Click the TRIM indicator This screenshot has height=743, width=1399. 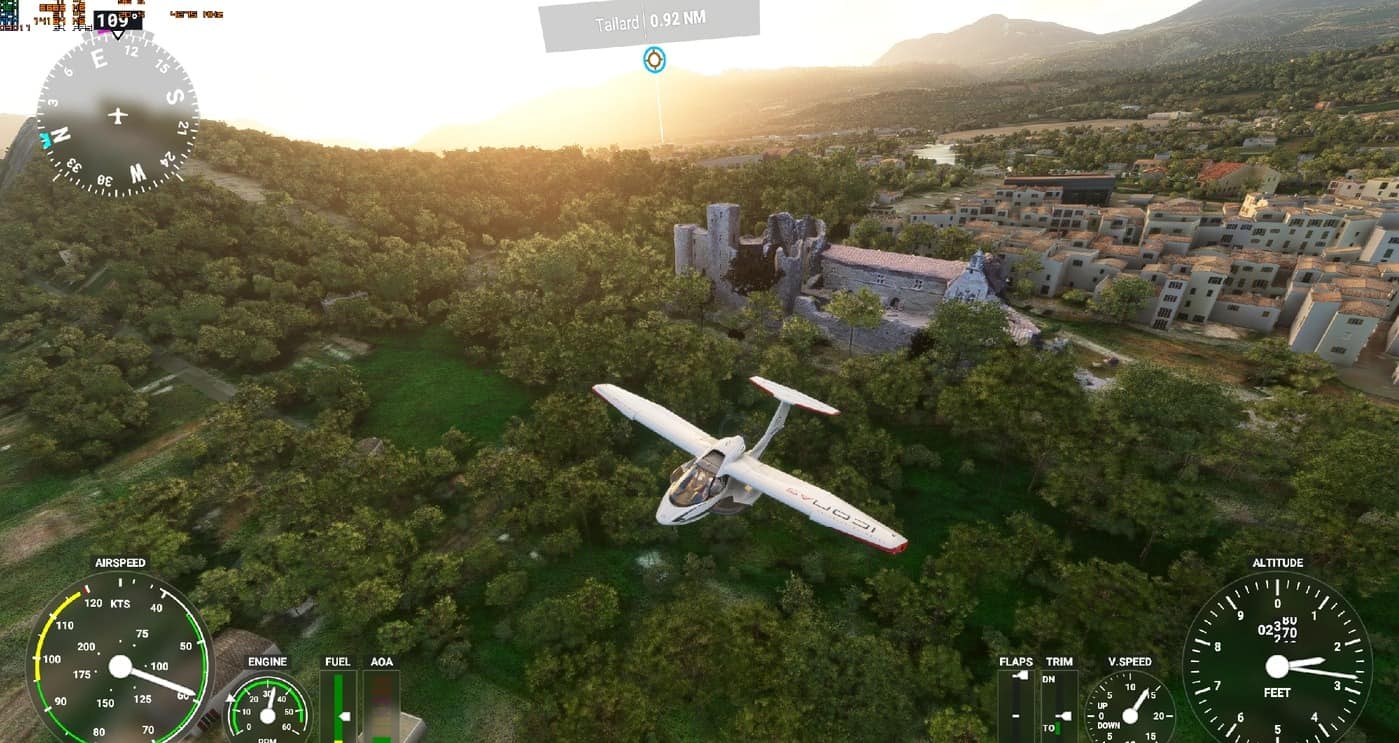click(1059, 705)
